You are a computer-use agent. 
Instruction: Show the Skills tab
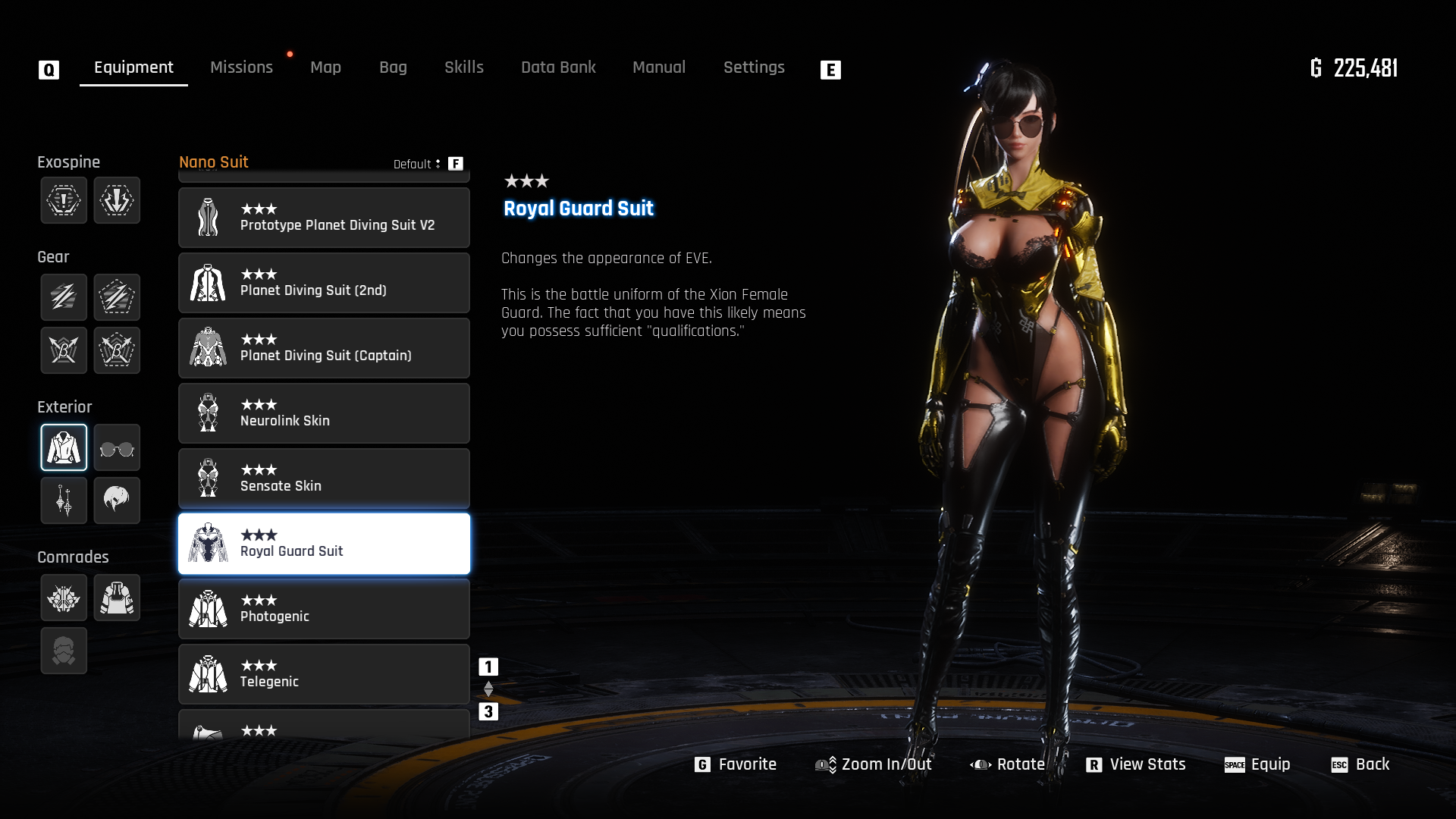tap(463, 67)
